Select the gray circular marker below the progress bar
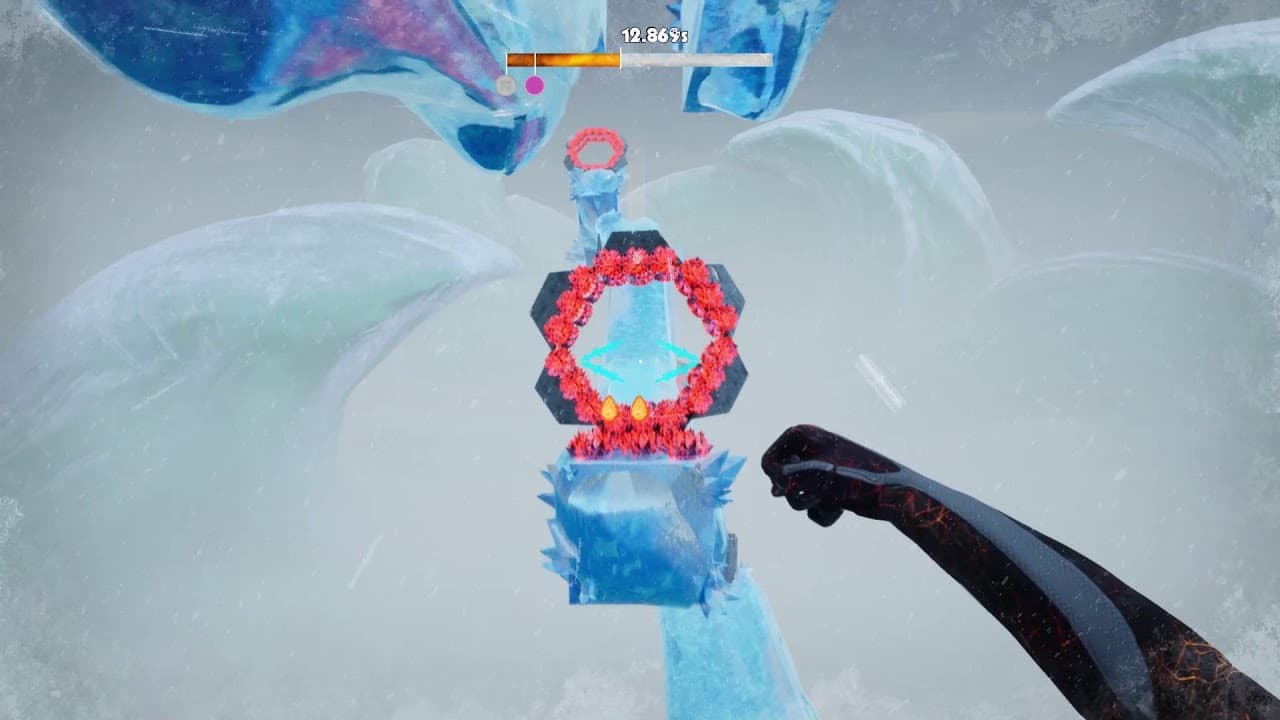The height and width of the screenshot is (720, 1280). pyautogui.click(x=506, y=85)
